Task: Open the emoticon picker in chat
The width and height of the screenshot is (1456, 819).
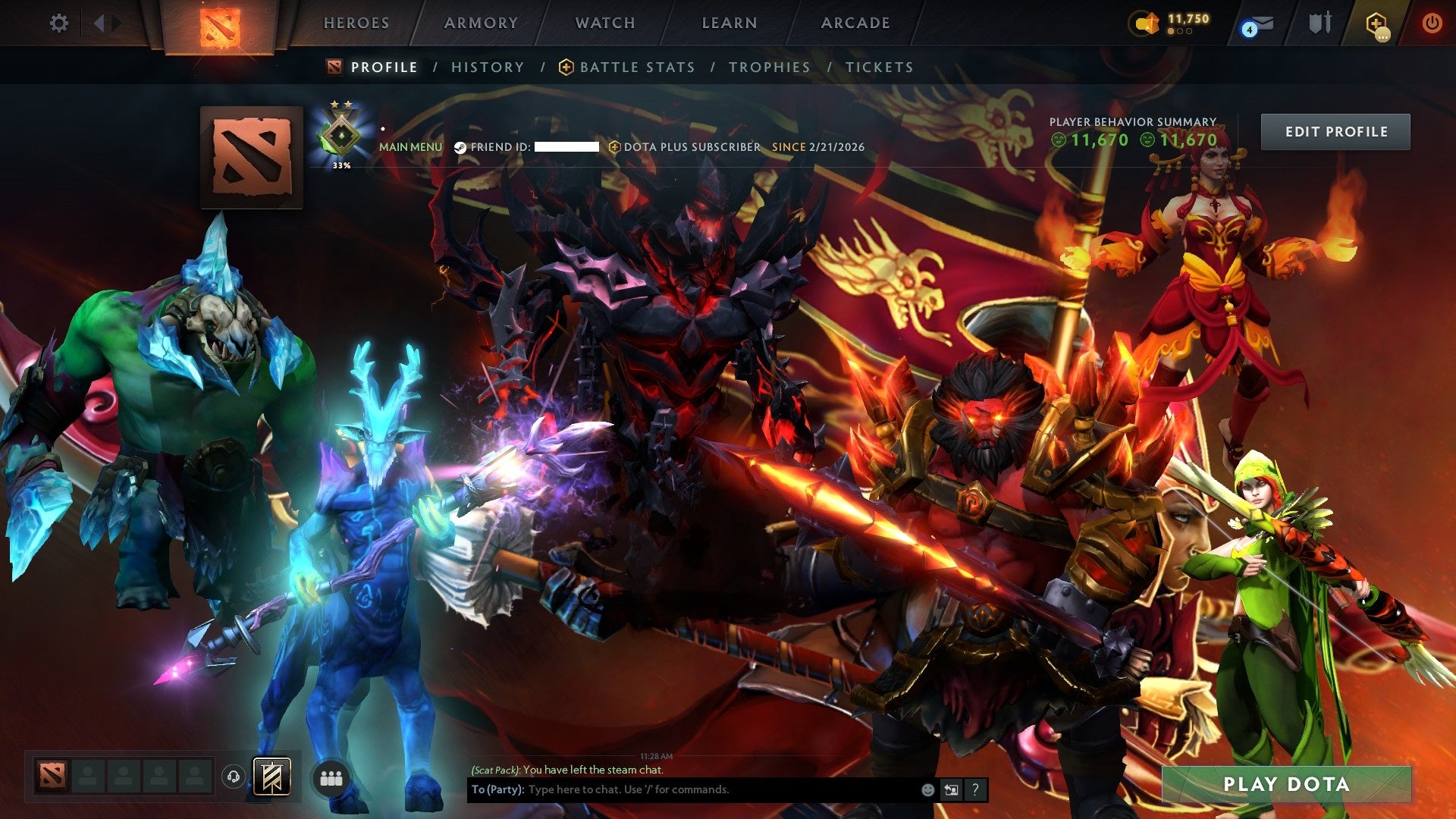Action: (x=927, y=789)
